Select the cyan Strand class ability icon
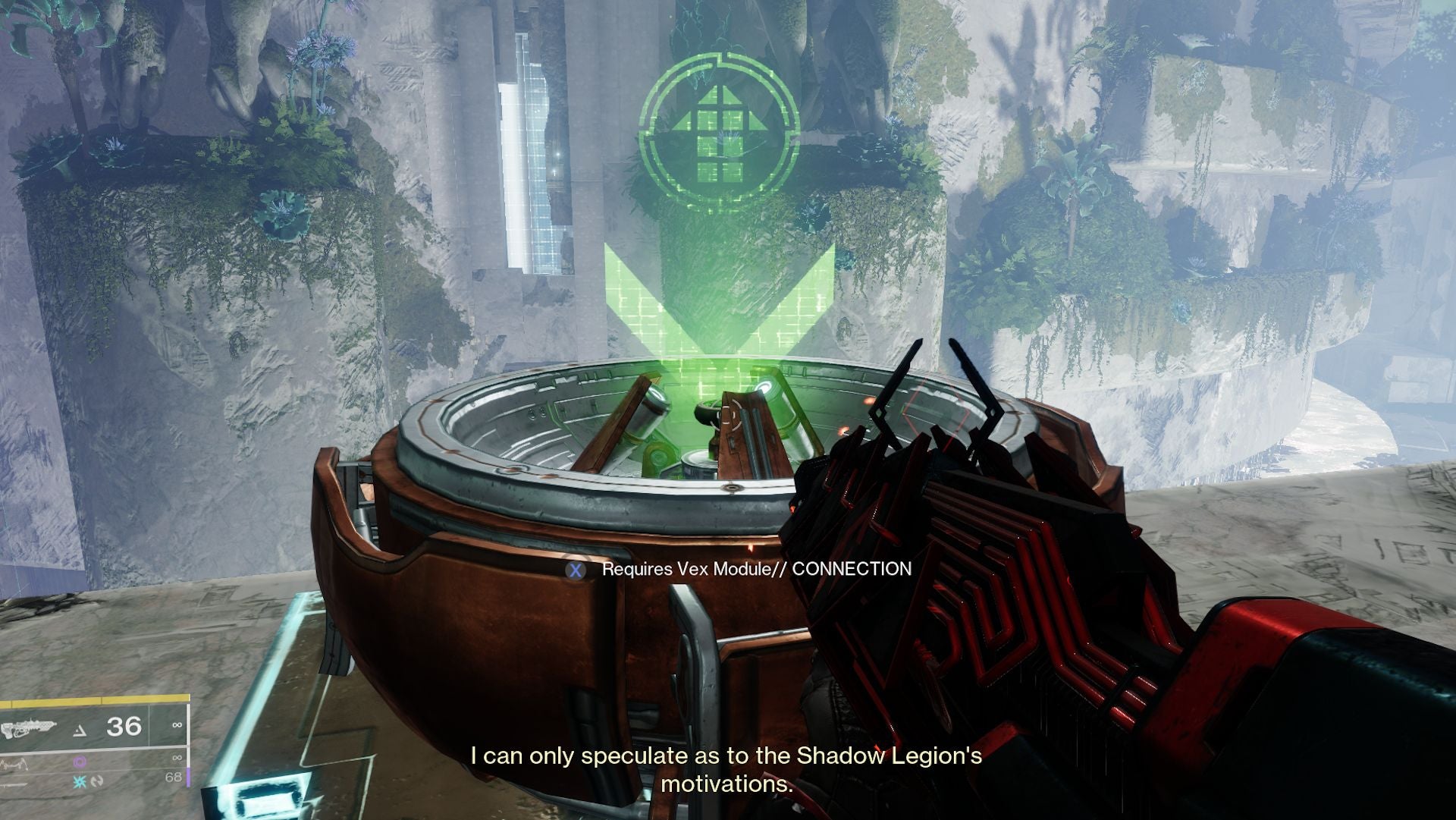 [x=80, y=782]
